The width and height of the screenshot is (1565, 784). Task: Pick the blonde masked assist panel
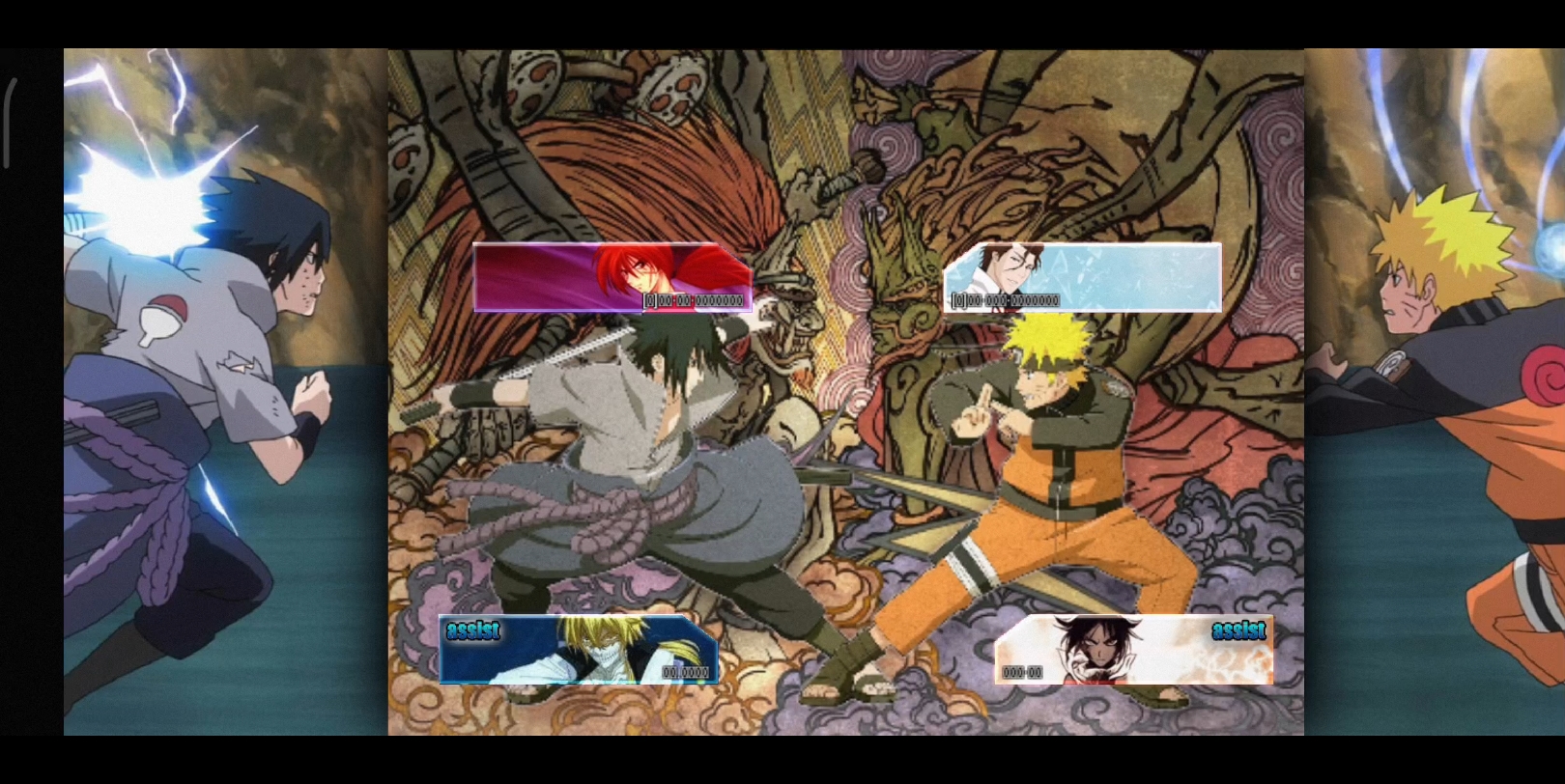(x=578, y=649)
